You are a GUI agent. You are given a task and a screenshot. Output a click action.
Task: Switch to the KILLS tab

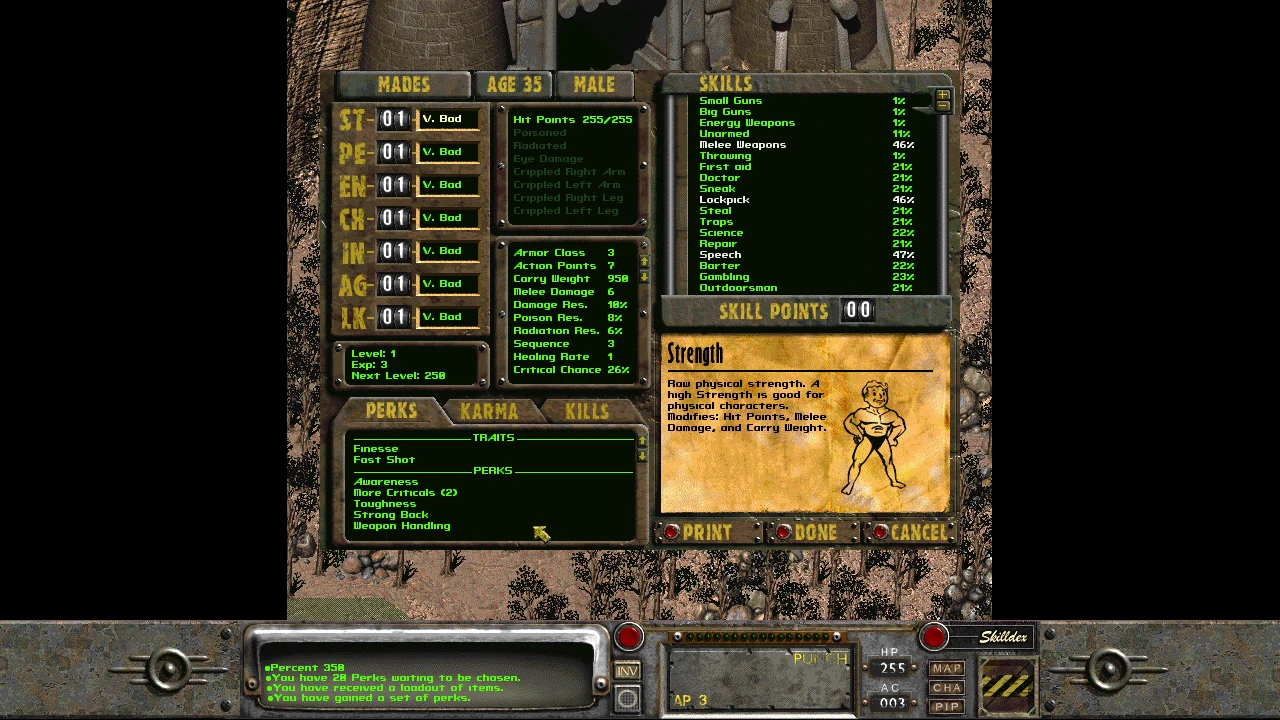[x=586, y=411]
